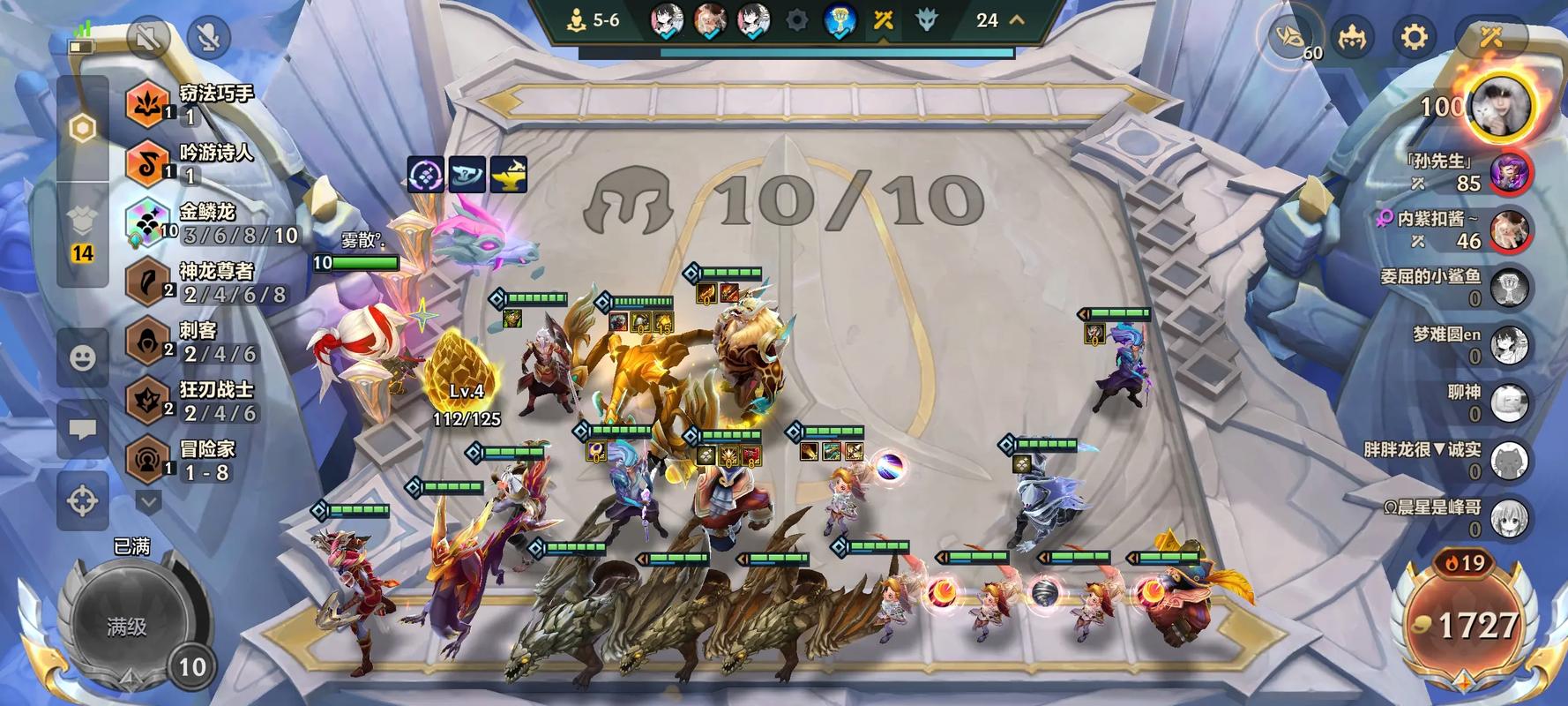This screenshot has width=1568, height=706.
Task: Open the emote smiley face button
Action: 83,357
